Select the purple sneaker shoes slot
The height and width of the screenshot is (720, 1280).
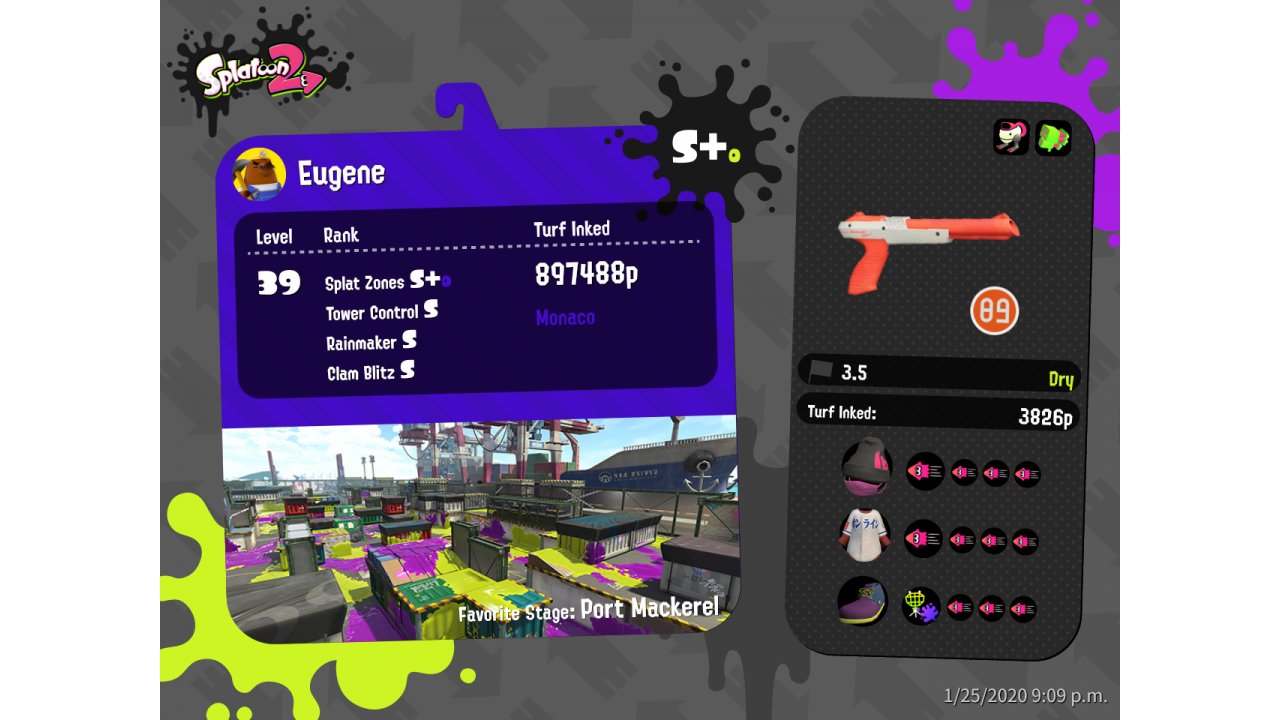(862, 602)
